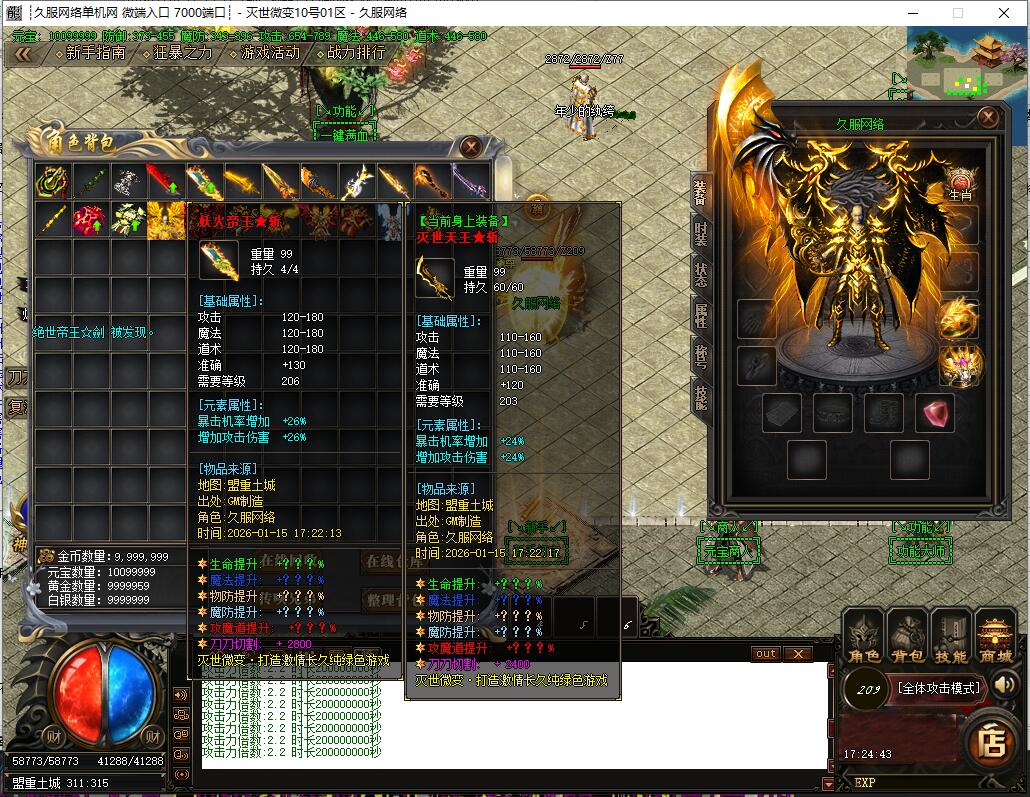This screenshot has height=797, width=1030.
Task: Click the chat window's out button
Action: 765,653
